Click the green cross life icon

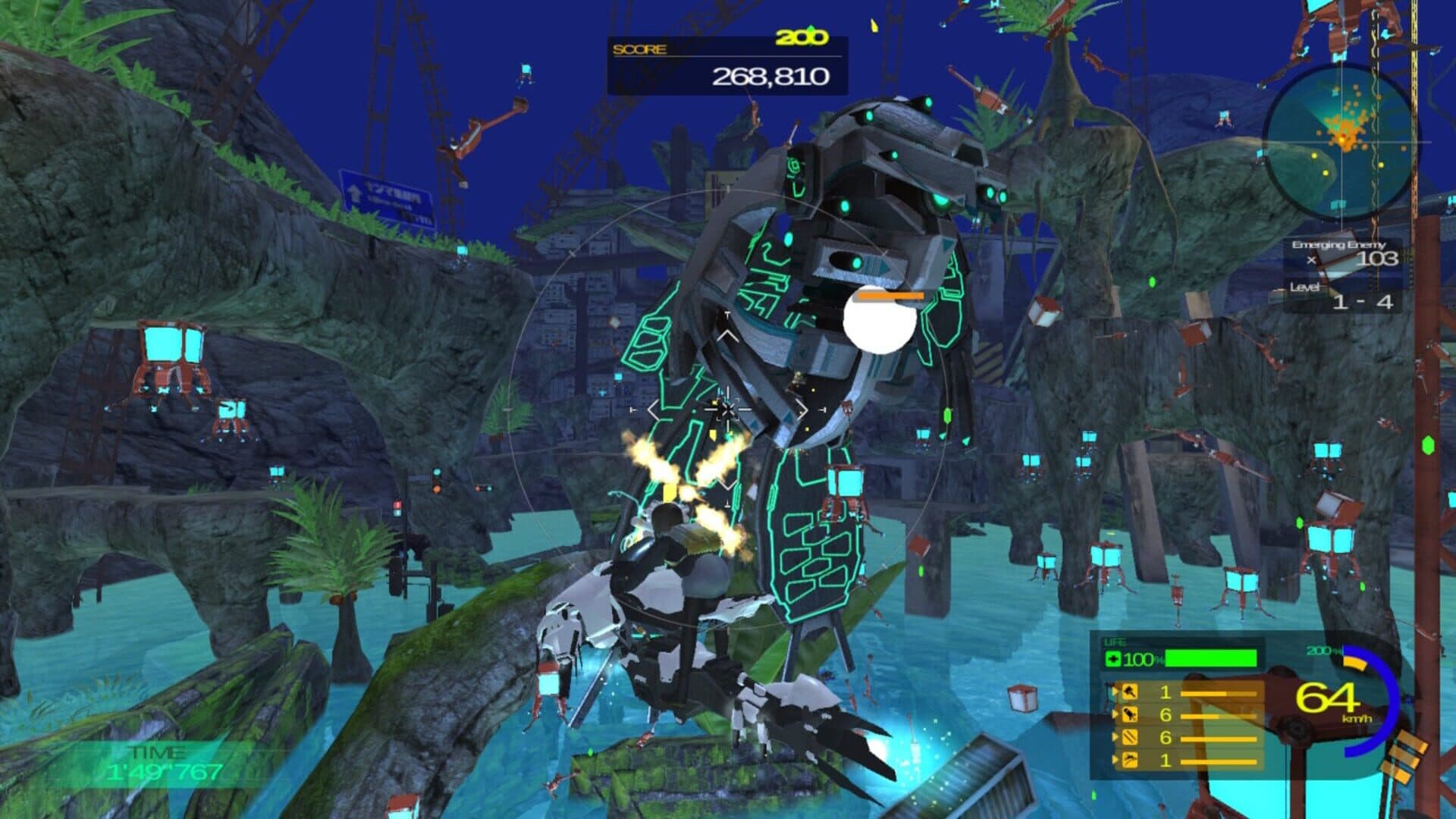click(x=1113, y=659)
